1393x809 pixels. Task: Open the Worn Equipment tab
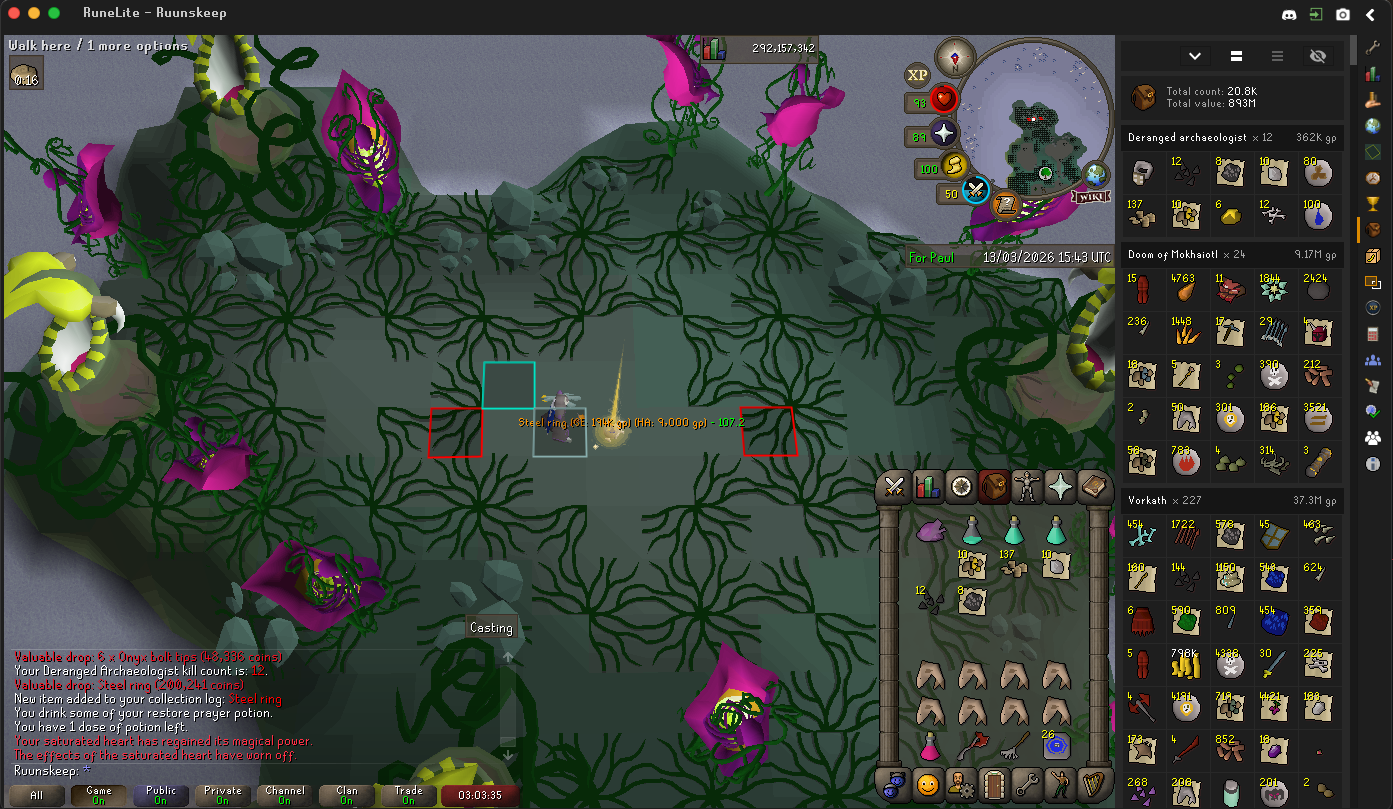1027,487
